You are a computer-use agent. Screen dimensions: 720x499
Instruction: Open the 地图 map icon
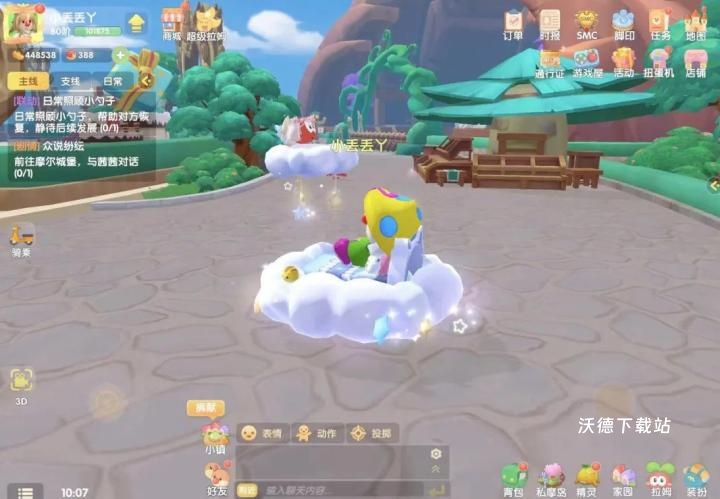(x=695, y=24)
